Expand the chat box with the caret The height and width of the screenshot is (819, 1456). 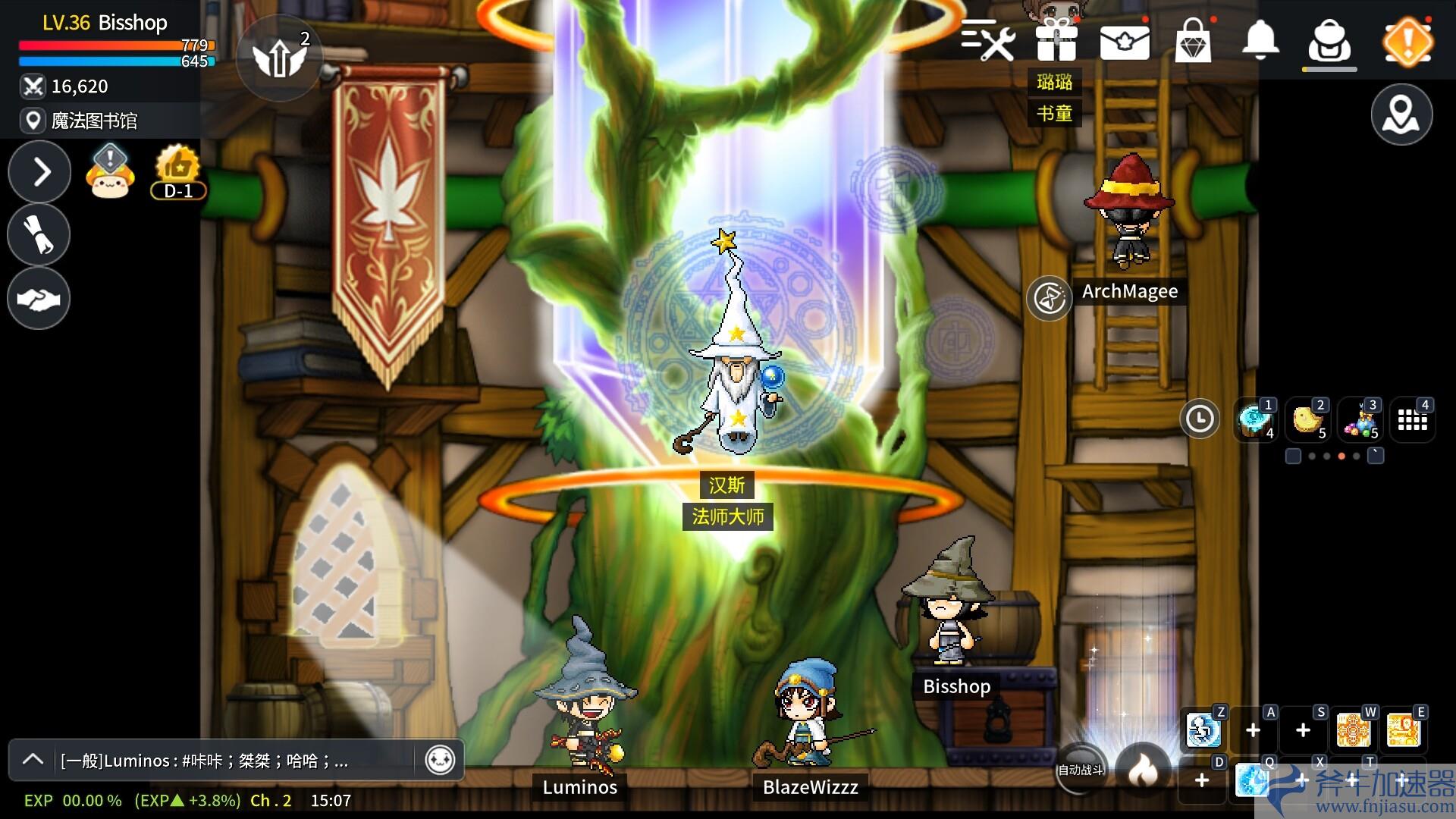[33, 759]
